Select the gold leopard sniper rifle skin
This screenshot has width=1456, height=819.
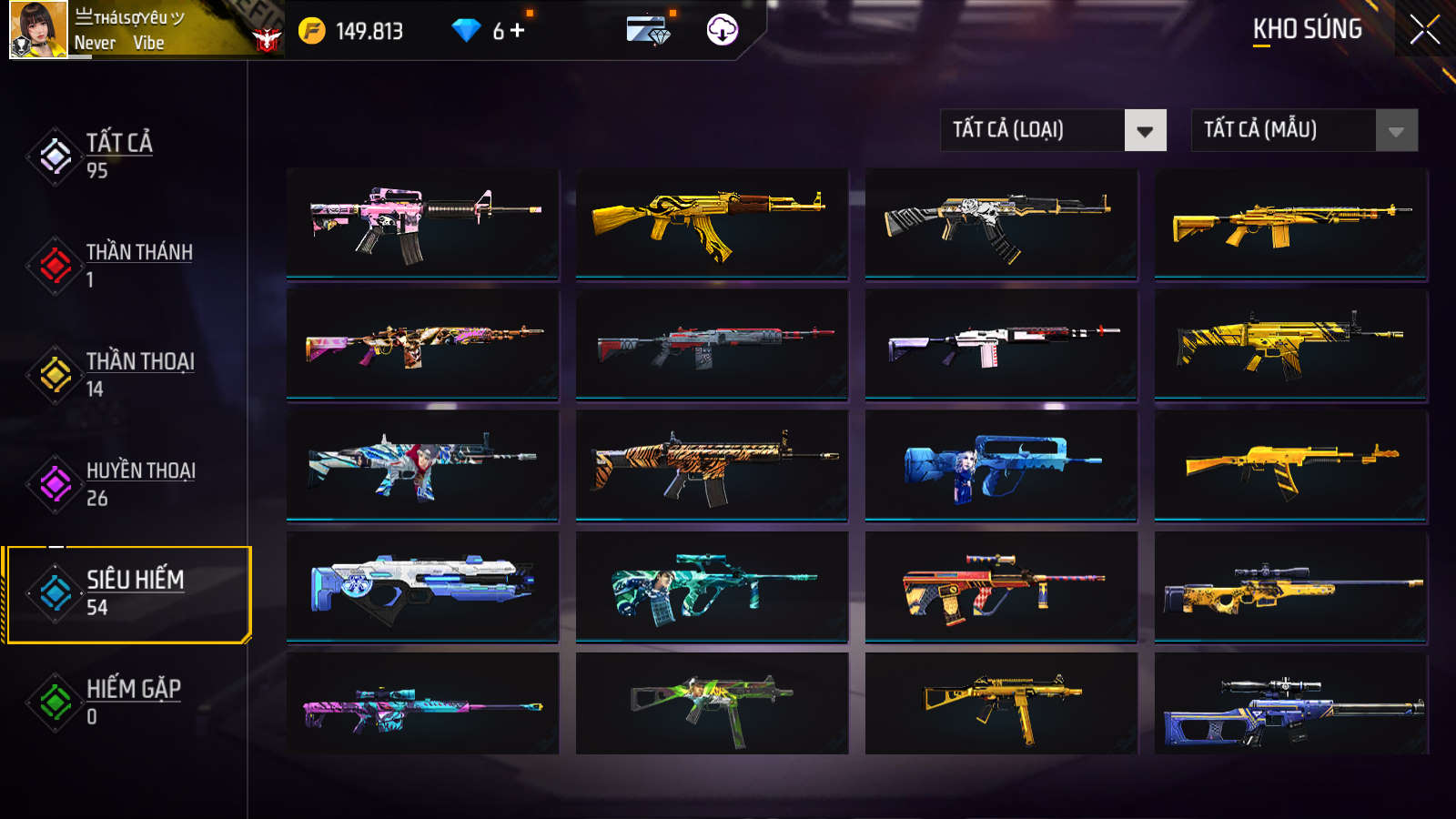tap(1290, 587)
